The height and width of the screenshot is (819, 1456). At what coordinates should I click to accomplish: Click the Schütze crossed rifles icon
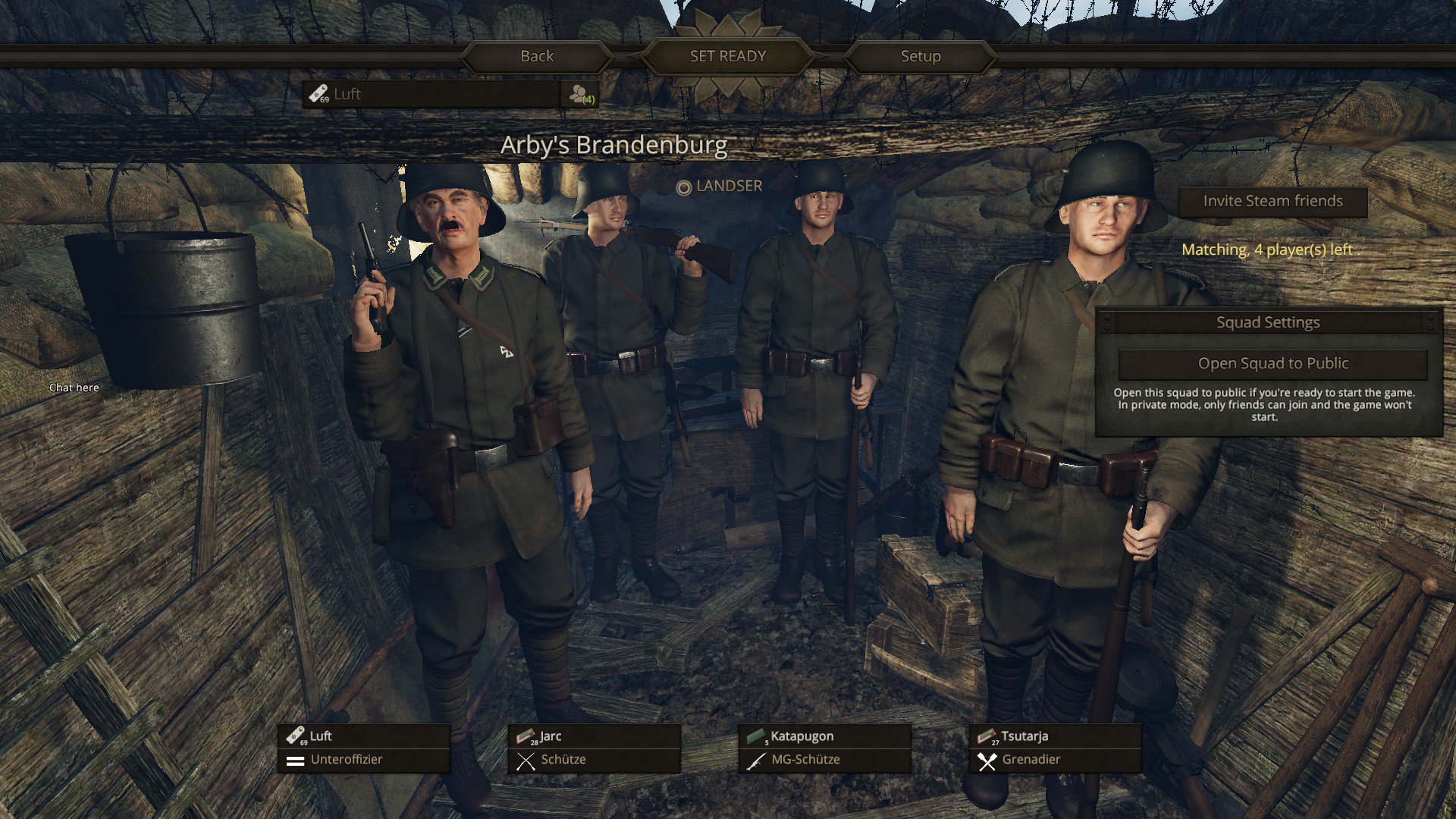pos(526,759)
